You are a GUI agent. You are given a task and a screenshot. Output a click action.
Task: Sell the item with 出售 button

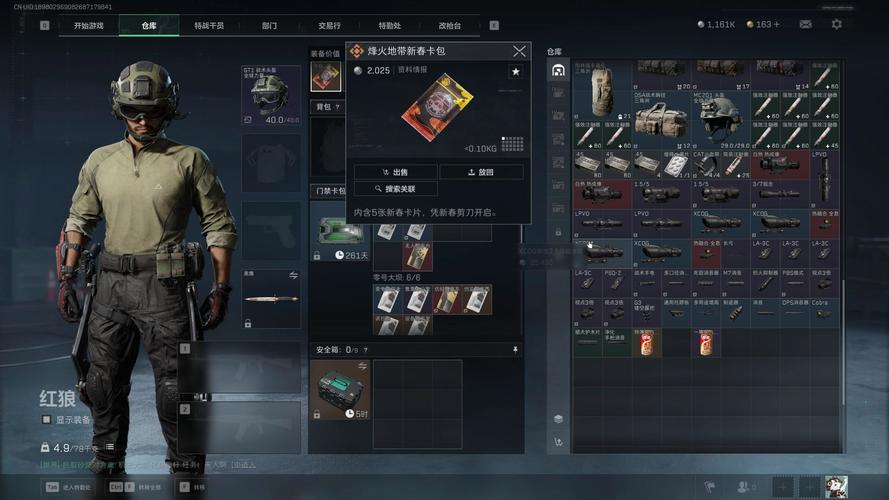click(x=396, y=172)
